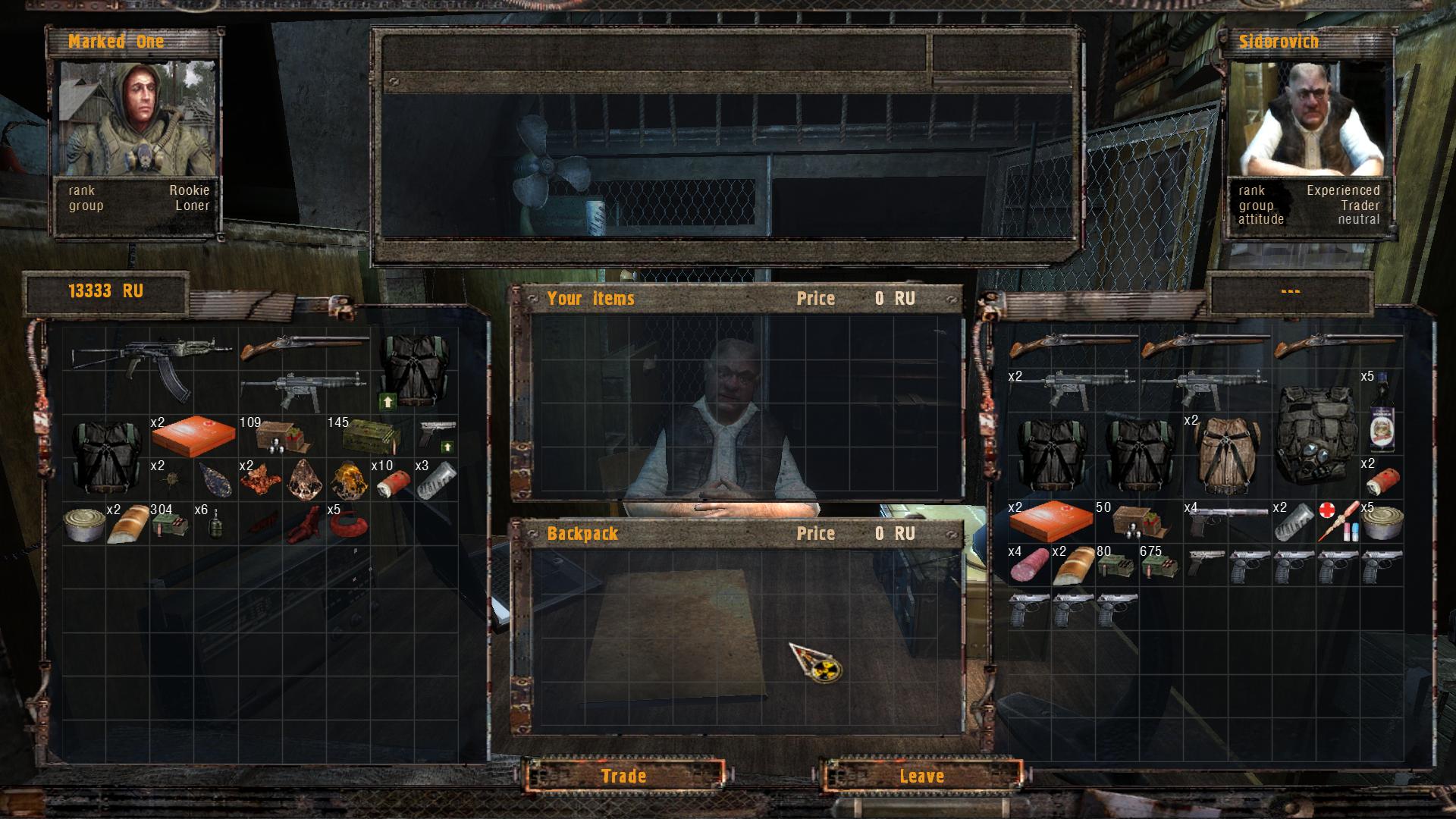Click the 675-round ammo box
The height and width of the screenshot is (819, 1456).
1160,565
